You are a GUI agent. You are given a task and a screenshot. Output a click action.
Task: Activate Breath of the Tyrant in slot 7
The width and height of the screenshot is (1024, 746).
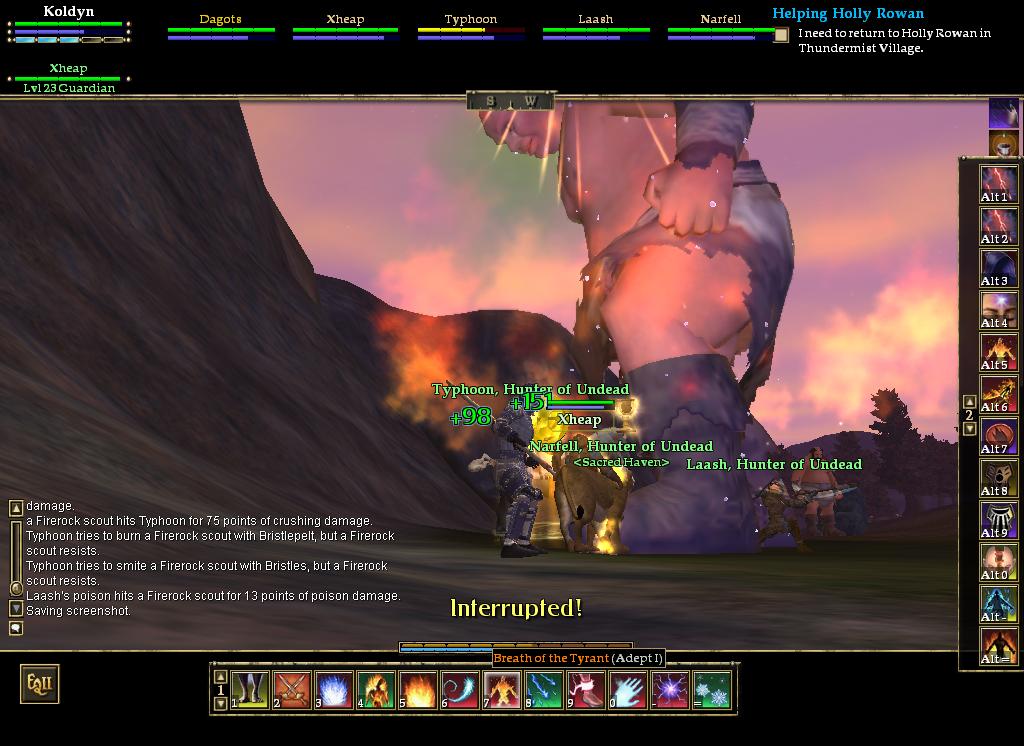pyautogui.click(x=502, y=690)
